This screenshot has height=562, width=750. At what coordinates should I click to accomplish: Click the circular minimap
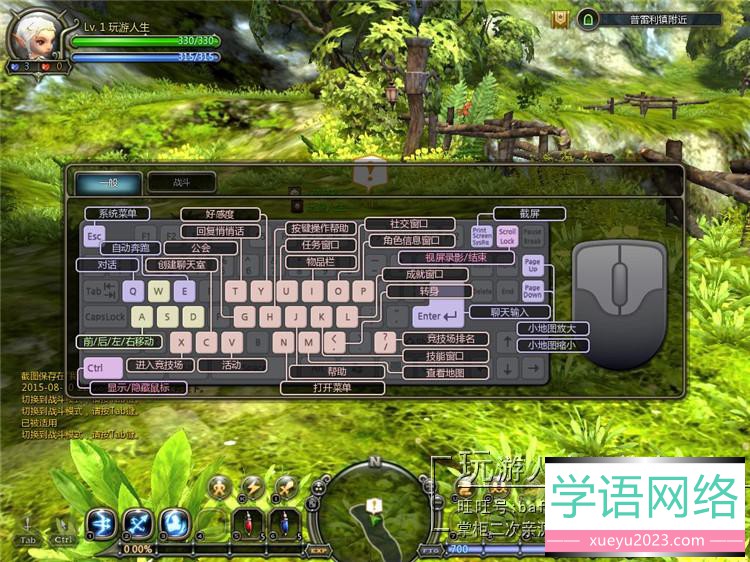point(375,510)
